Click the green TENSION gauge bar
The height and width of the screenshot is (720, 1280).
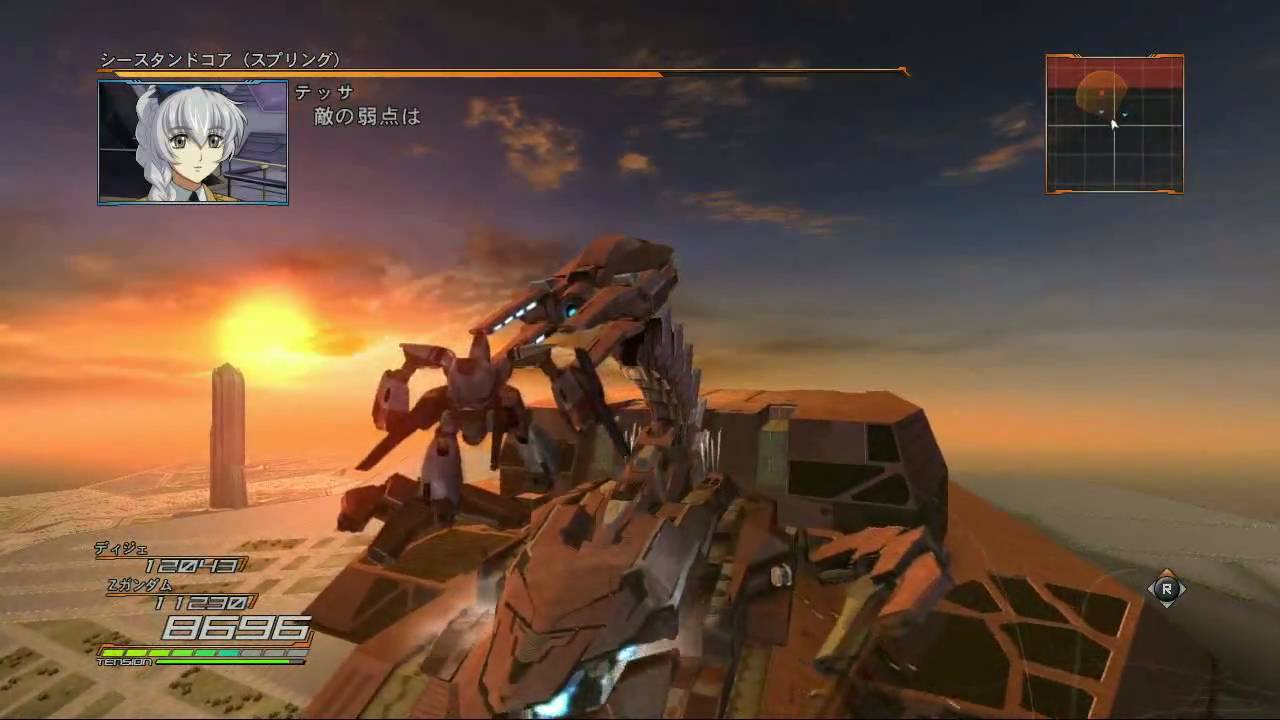[x=222, y=661]
